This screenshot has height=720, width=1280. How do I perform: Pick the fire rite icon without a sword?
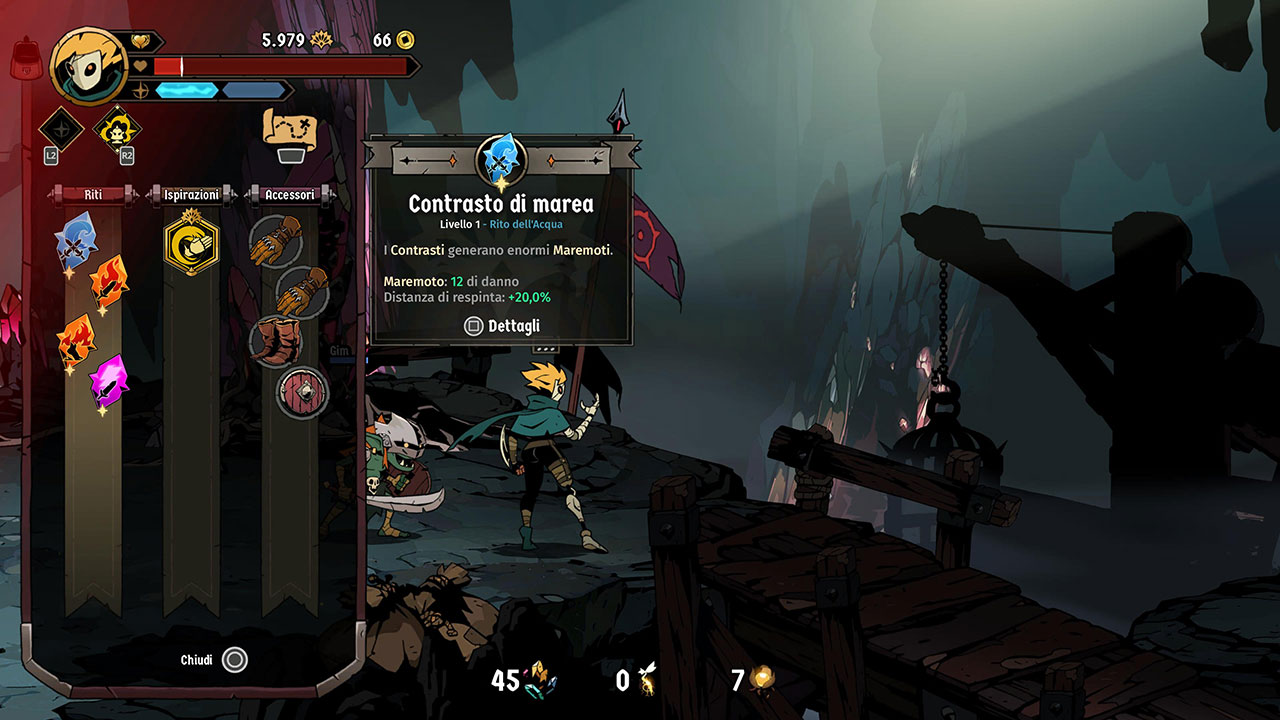click(76, 340)
